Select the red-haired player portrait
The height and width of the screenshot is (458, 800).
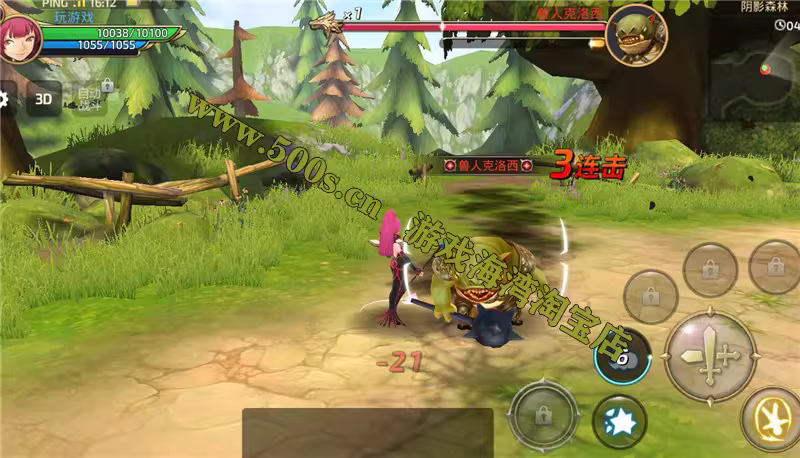[20, 38]
